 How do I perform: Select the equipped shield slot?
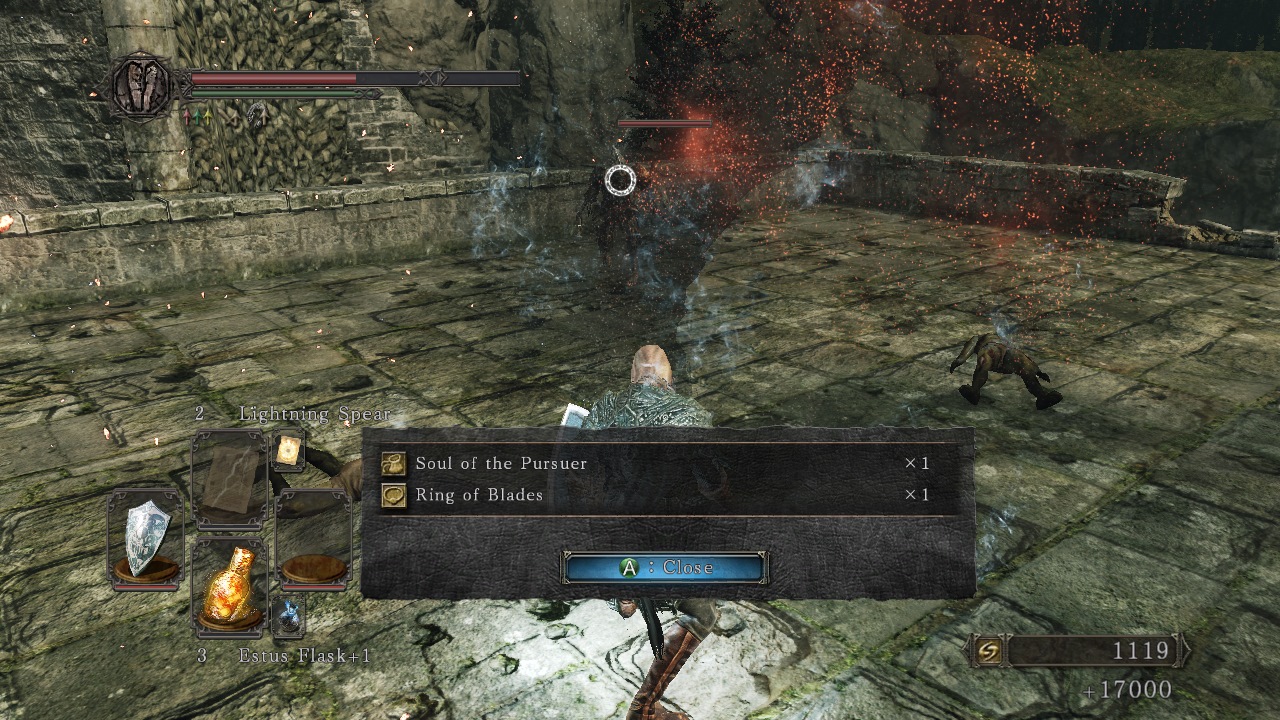pos(145,536)
